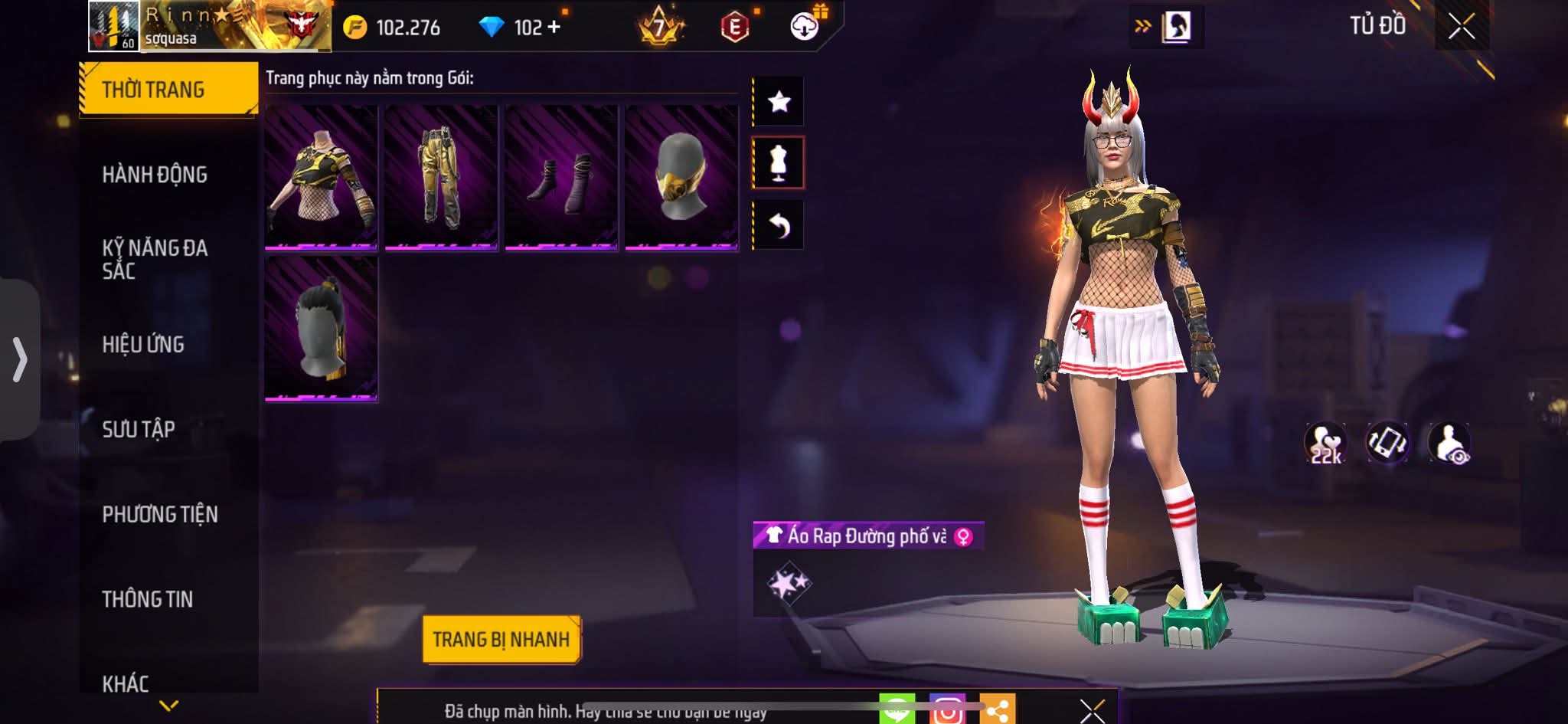Choose the gold pants item
The image size is (1568, 724).
(x=441, y=178)
